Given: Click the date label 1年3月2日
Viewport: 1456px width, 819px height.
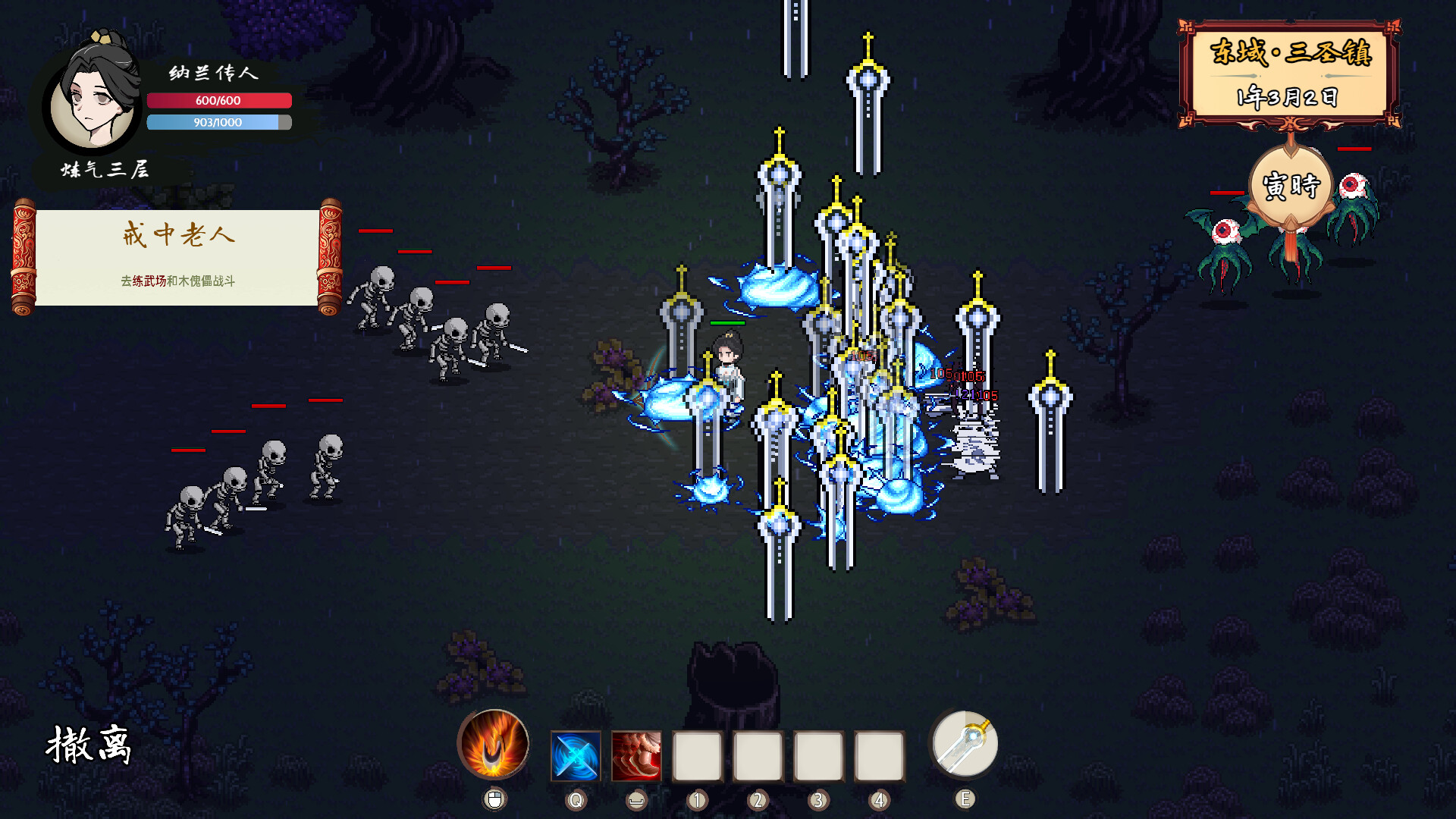Looking at the screenshot, I should pyautogui.click(x=1288, y=95).
